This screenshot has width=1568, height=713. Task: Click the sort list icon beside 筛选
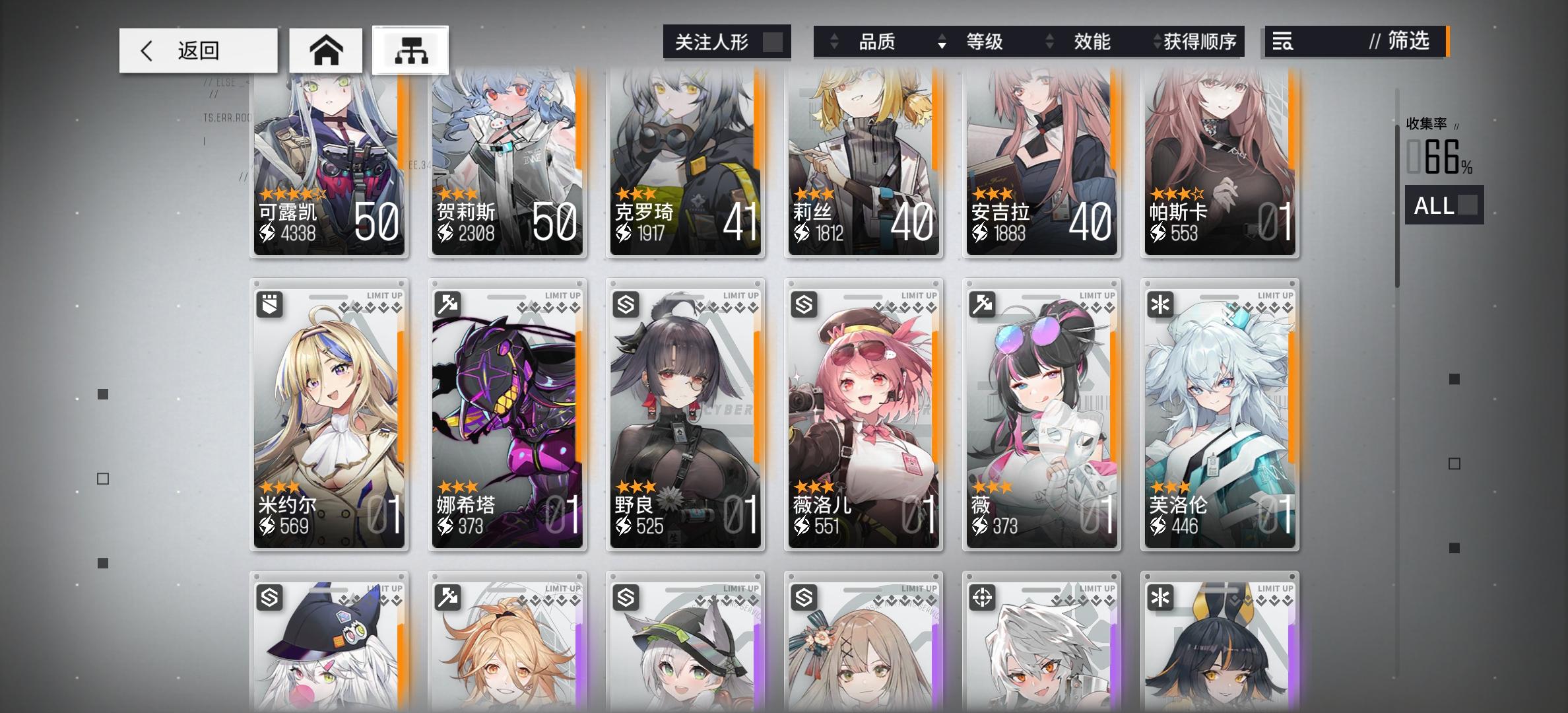pos(1284,42)
